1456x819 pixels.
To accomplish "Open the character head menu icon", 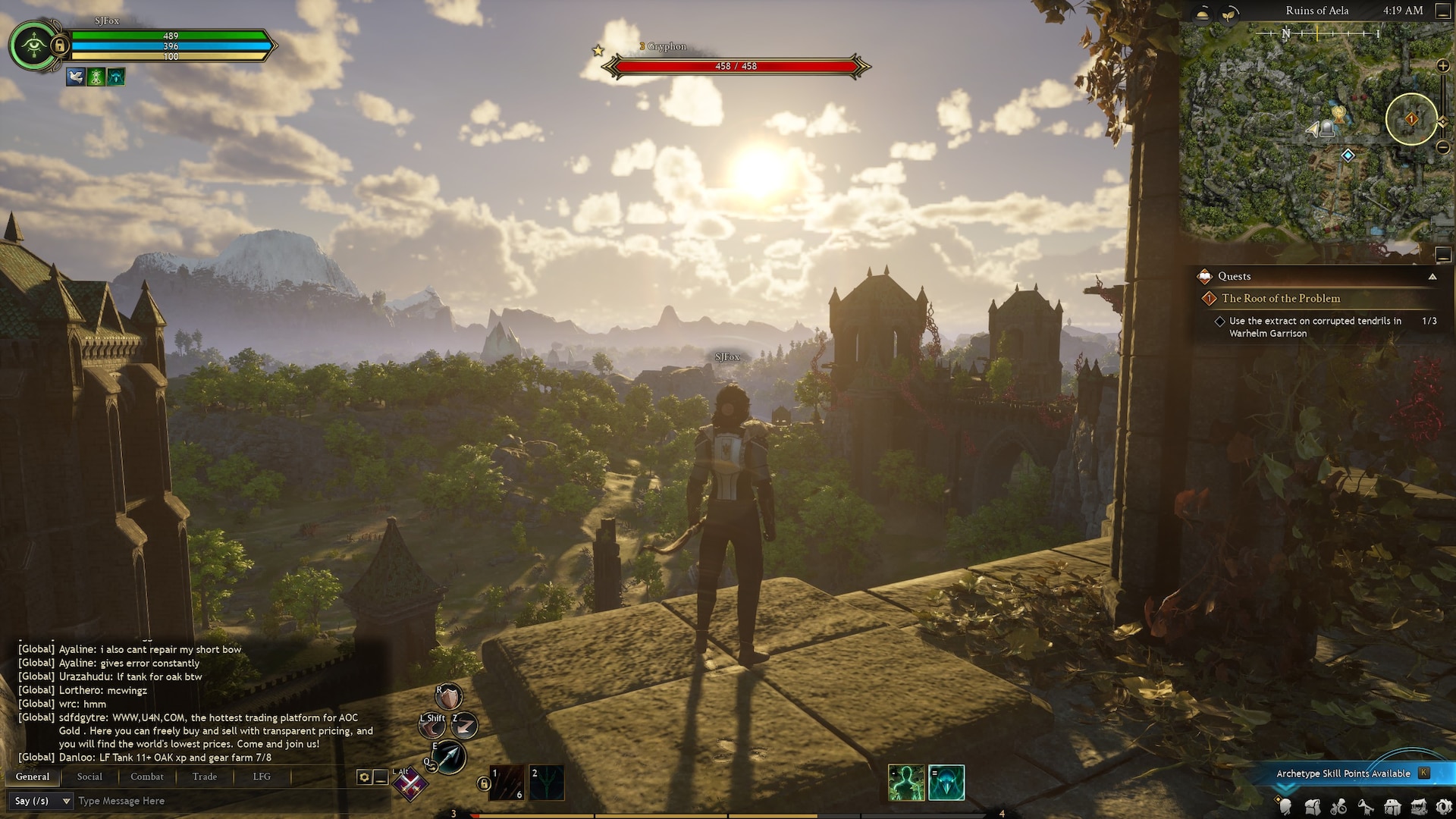I will 1286,807.
